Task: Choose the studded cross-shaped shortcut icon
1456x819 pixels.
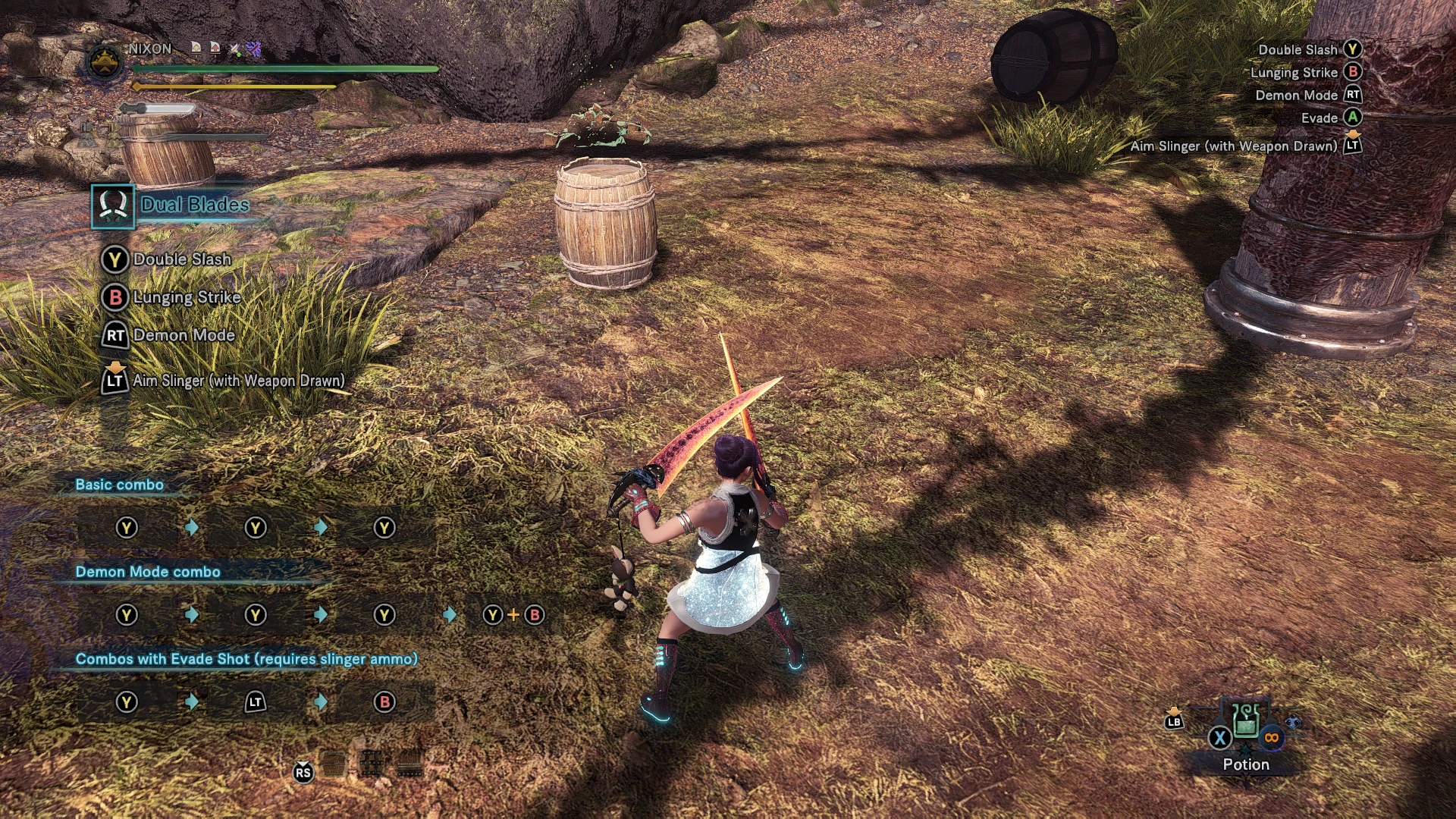Action: (372, 764)
